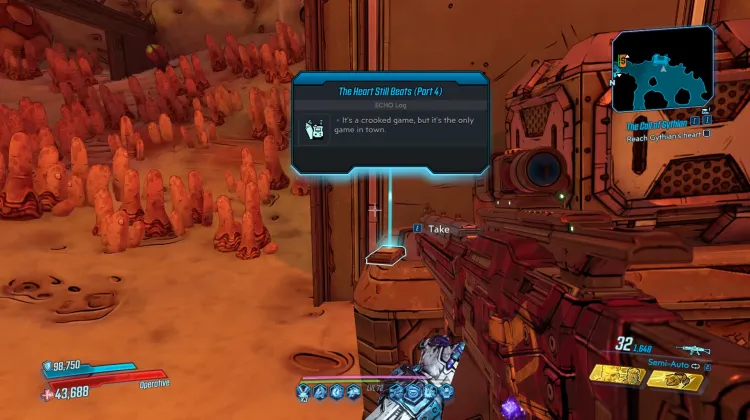Click the orange quest marker on minimap

pyautogui.click(x=622, y=62)
